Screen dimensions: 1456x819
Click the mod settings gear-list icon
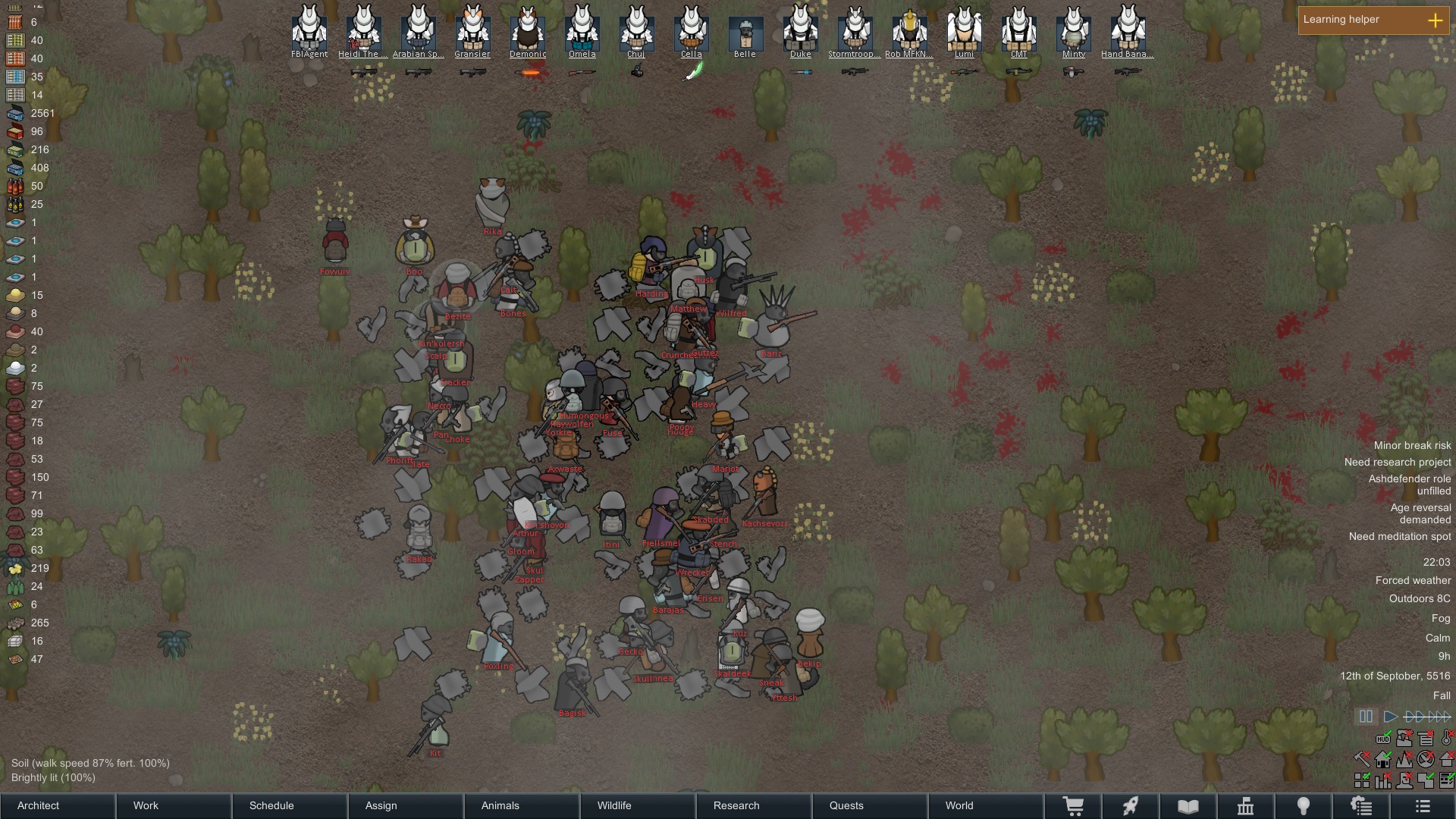(x=1361, y=806)
